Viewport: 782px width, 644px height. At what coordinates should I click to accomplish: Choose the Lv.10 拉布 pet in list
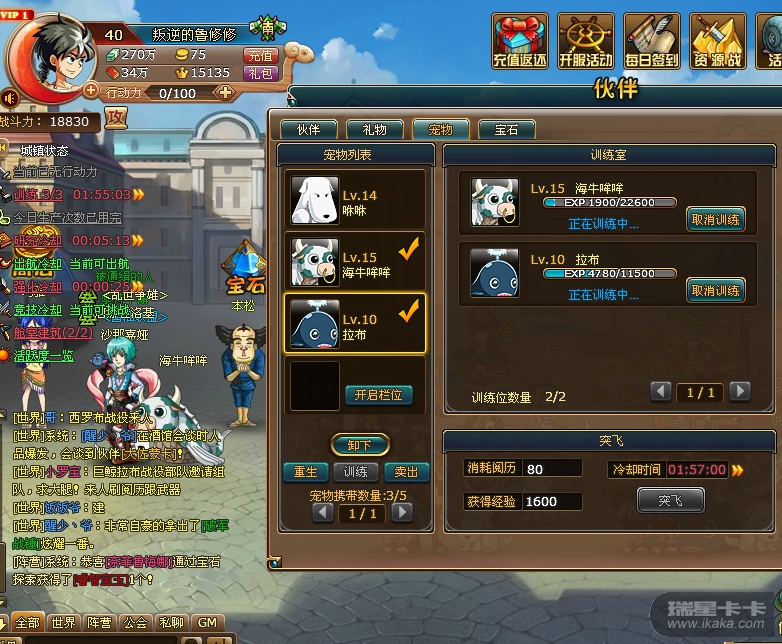point(356,324)
